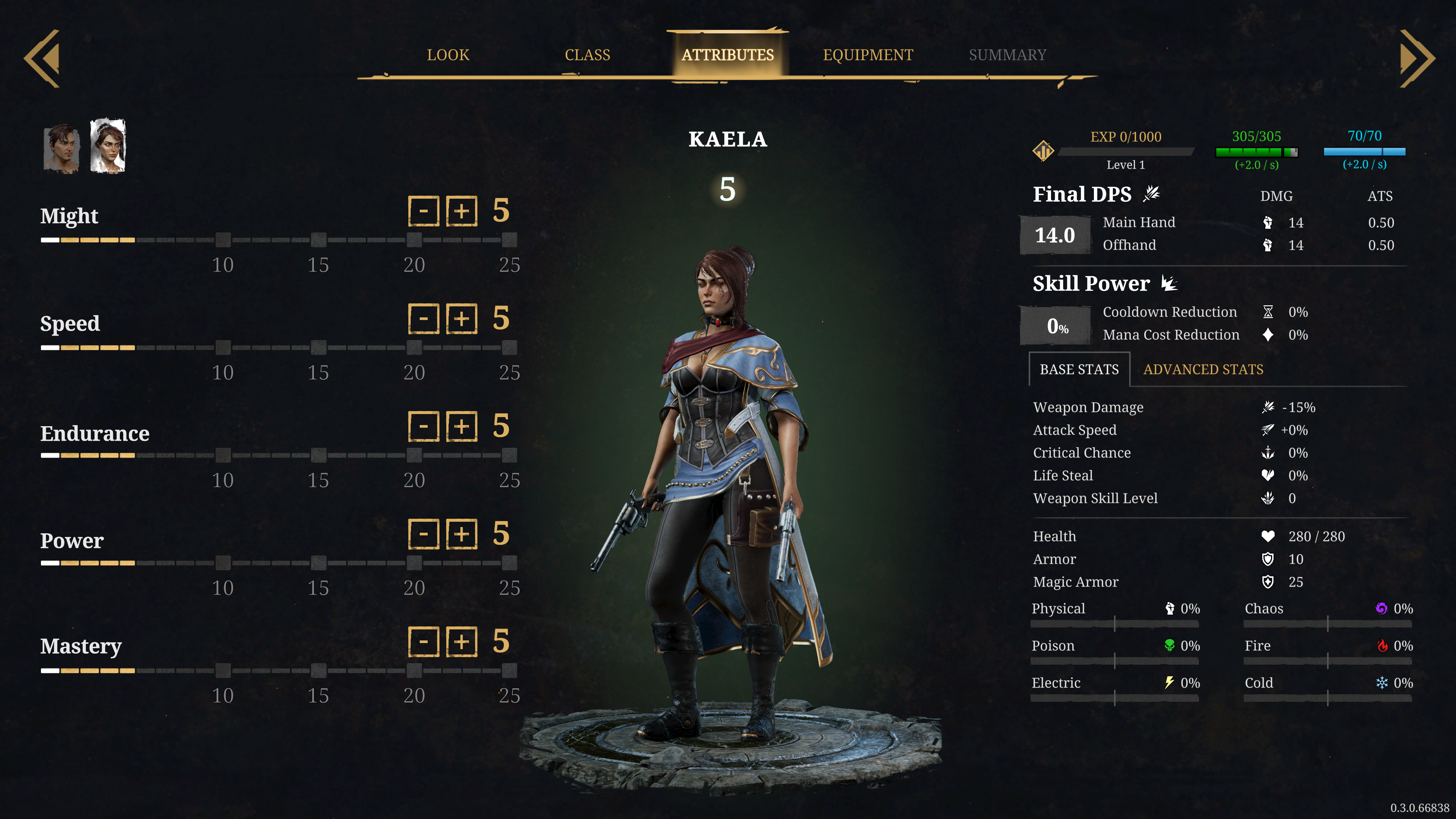Decrease Mastery with the minus button
The height and width of the screenshot is (819, 1456).
424,642
